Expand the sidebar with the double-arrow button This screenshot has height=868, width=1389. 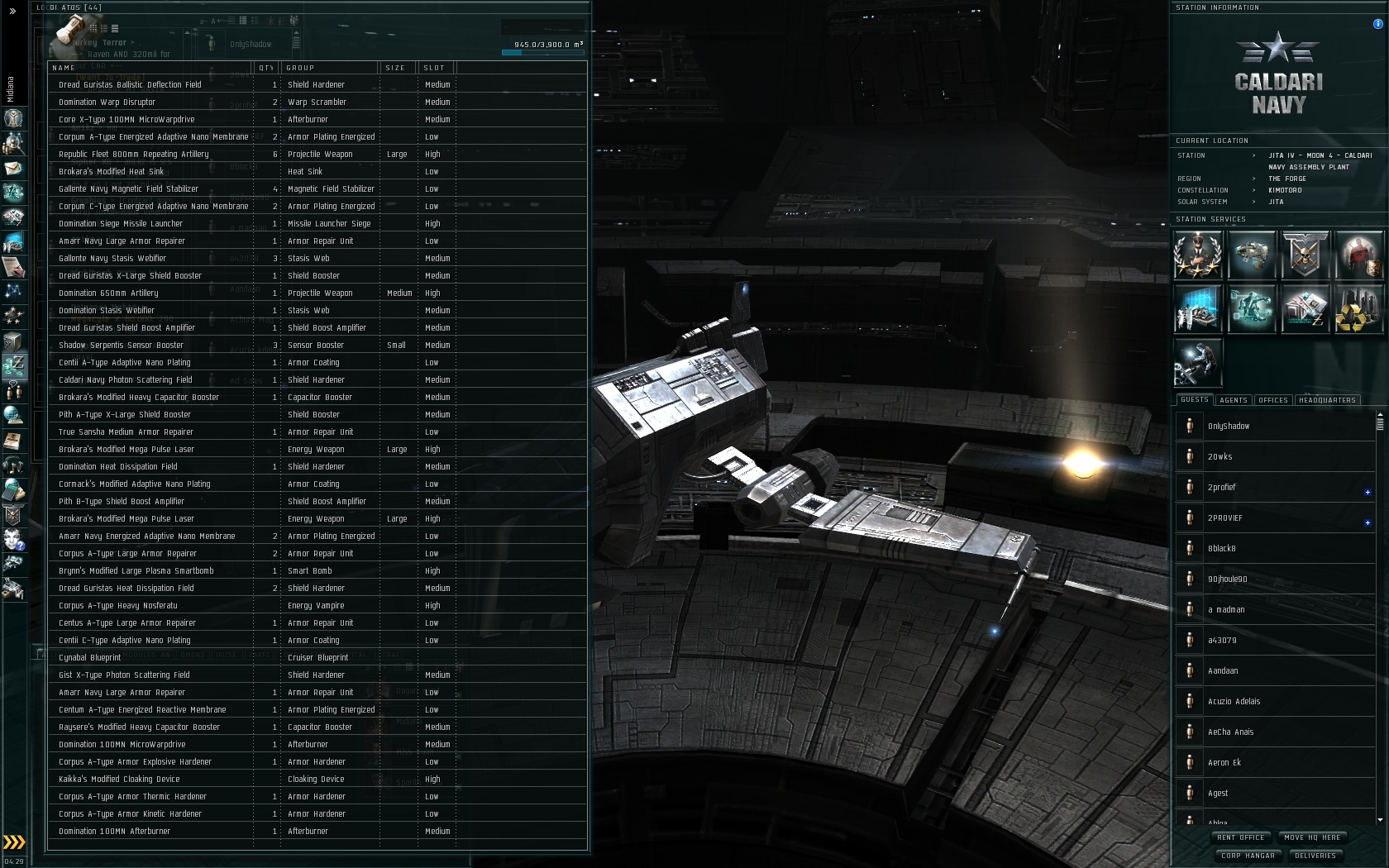click(x=12, y=12)
